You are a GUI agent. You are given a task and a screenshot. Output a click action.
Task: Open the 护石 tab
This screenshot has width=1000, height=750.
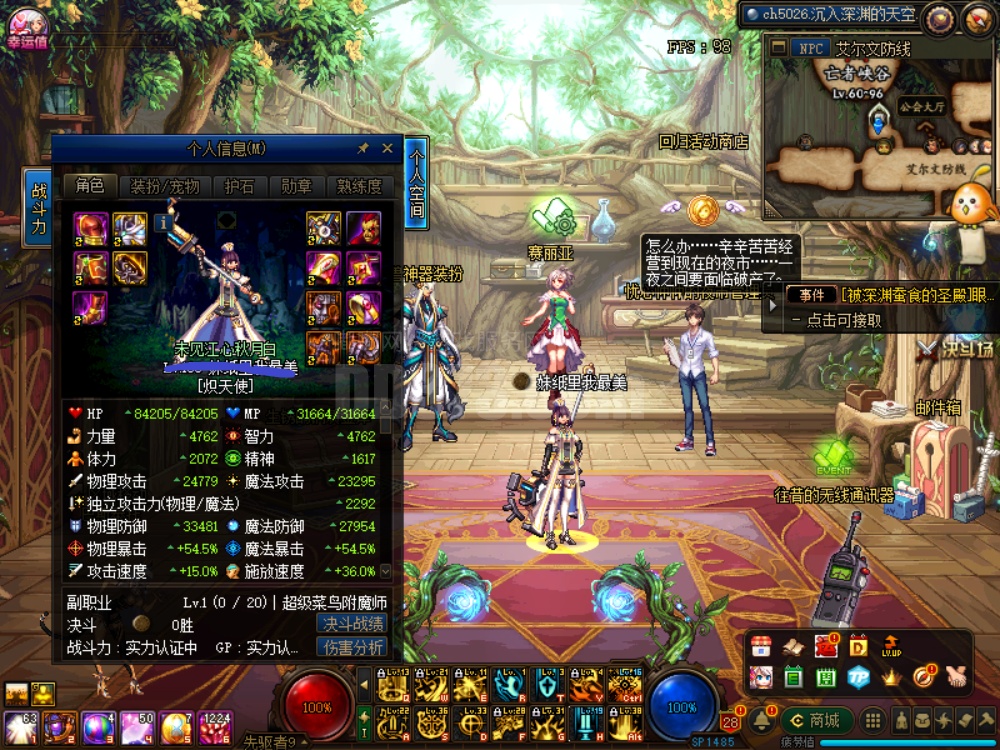(239, 186)
